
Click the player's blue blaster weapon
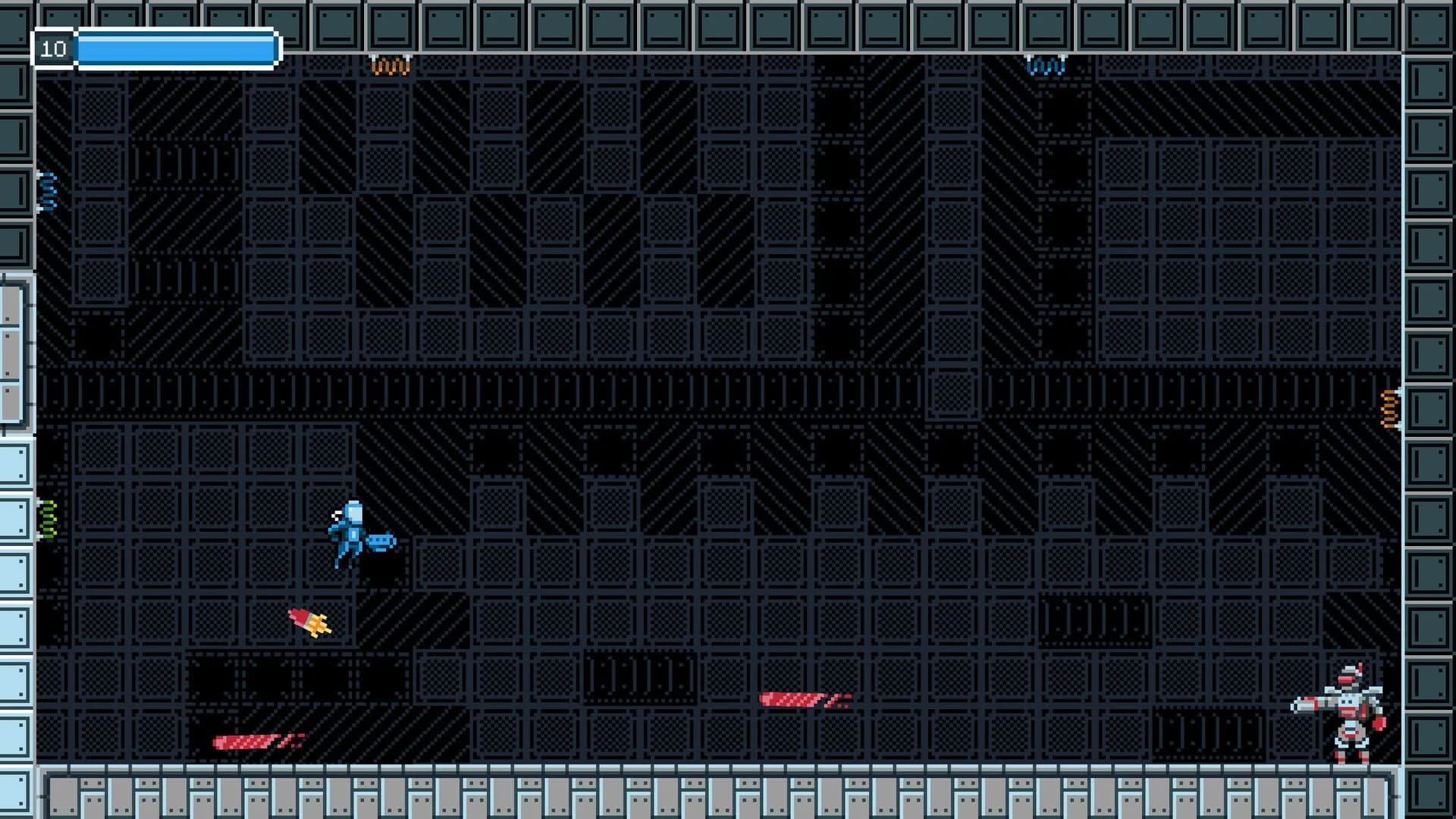(x=379, y=540)
